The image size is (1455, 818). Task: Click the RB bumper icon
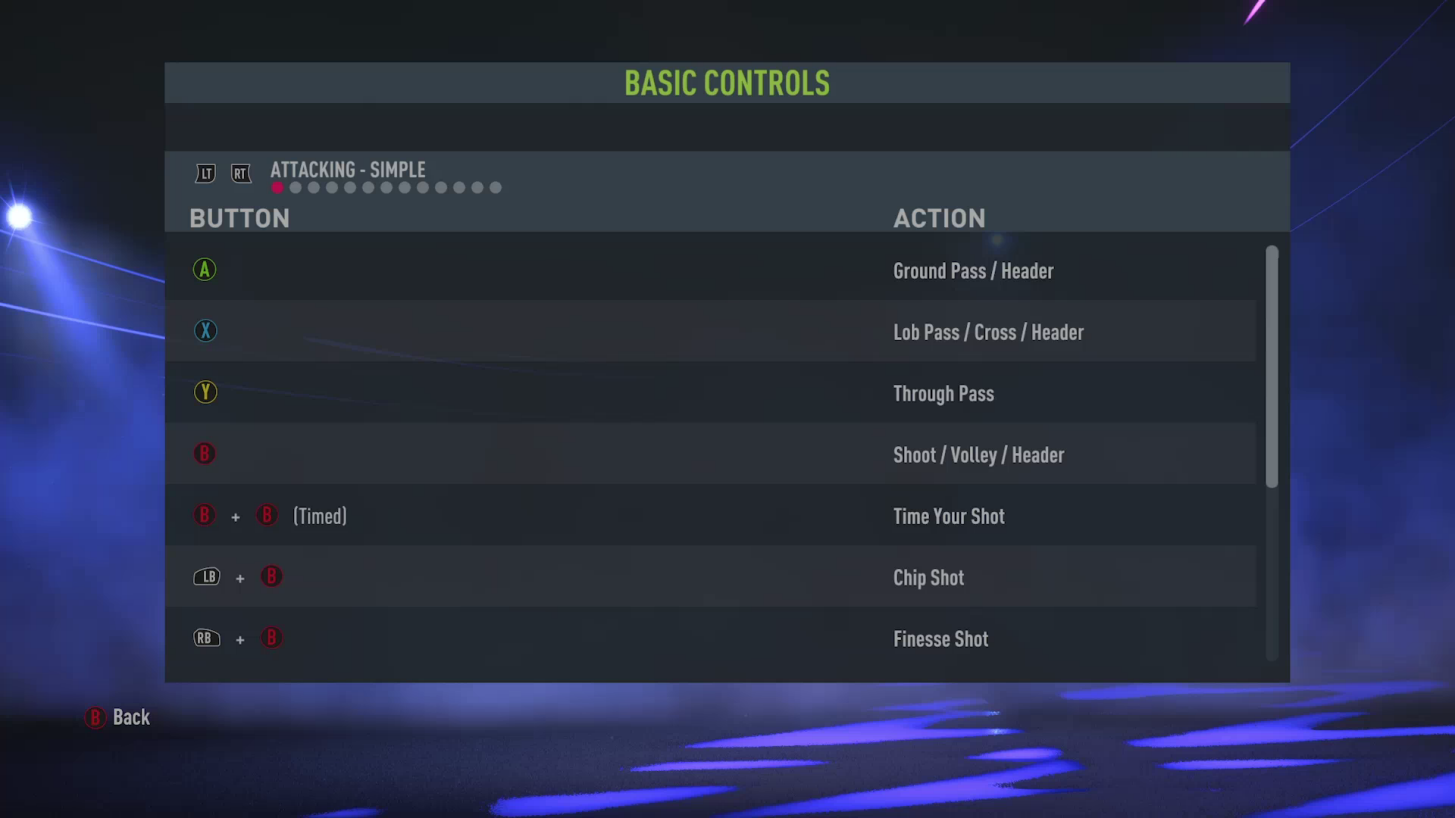[206, 638]
